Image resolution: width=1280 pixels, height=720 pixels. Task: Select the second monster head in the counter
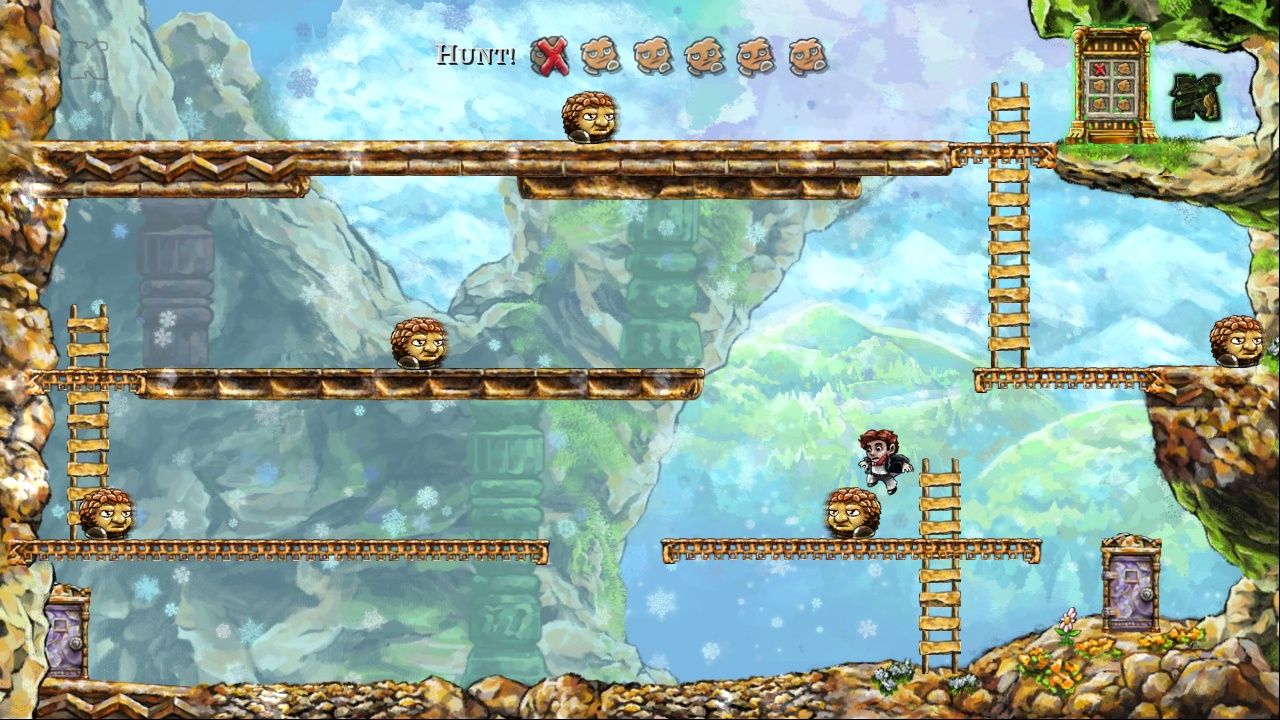point(601,57)
